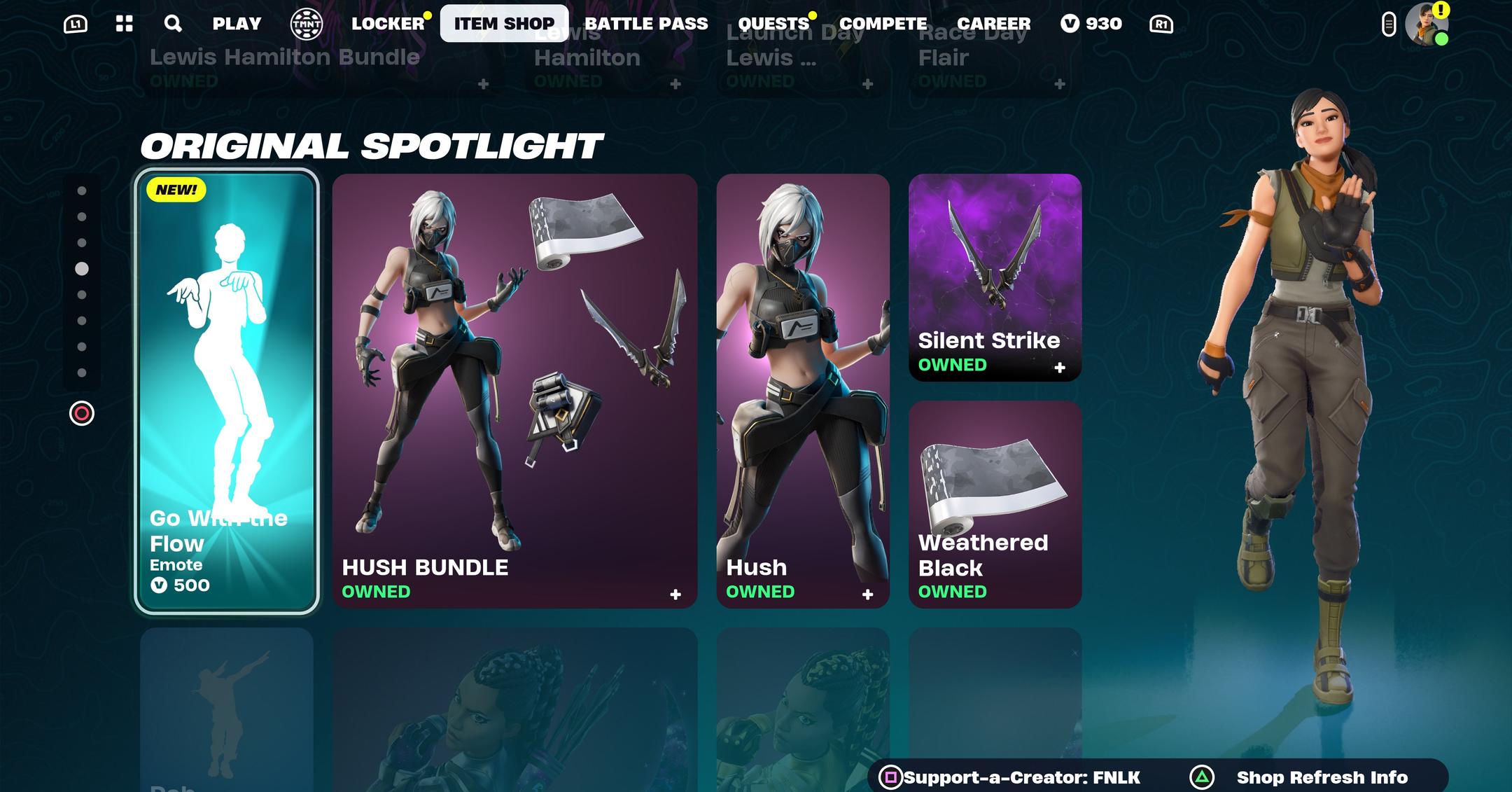Open the apps grid icon
Image resolution: width=1512 pixels, height=792 pixels.
click(x=124, y=22)
